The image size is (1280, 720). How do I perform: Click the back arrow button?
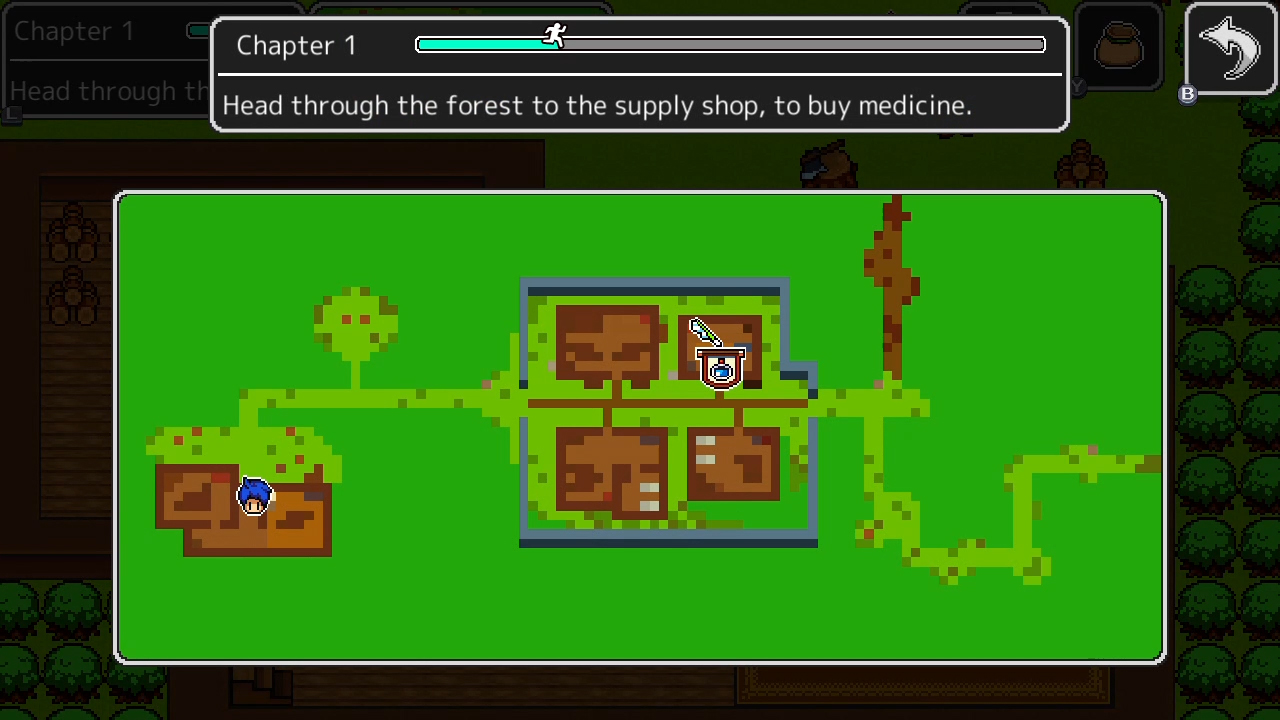tap(1230, 45)
